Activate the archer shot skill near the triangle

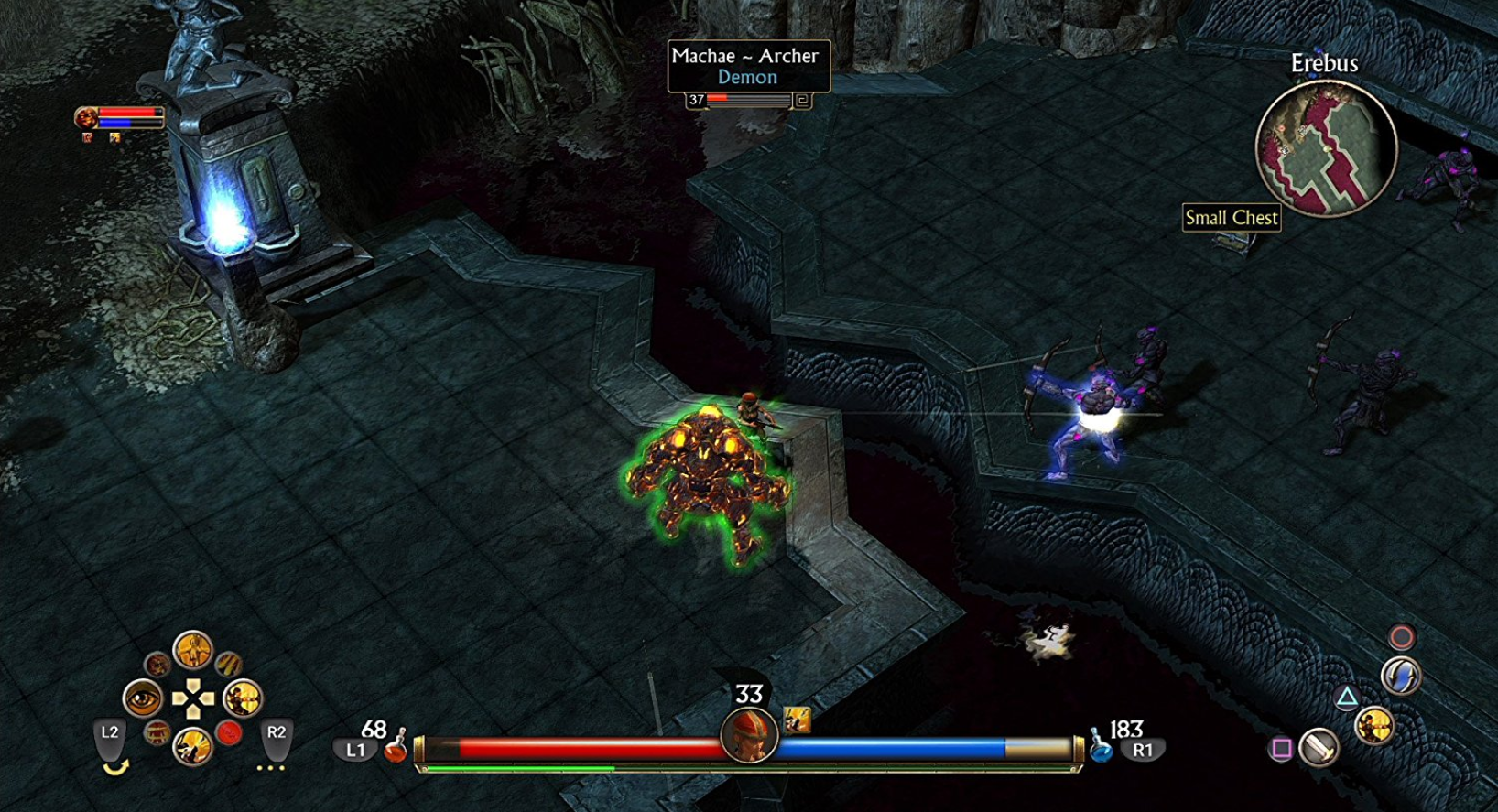pos(1374,727)
